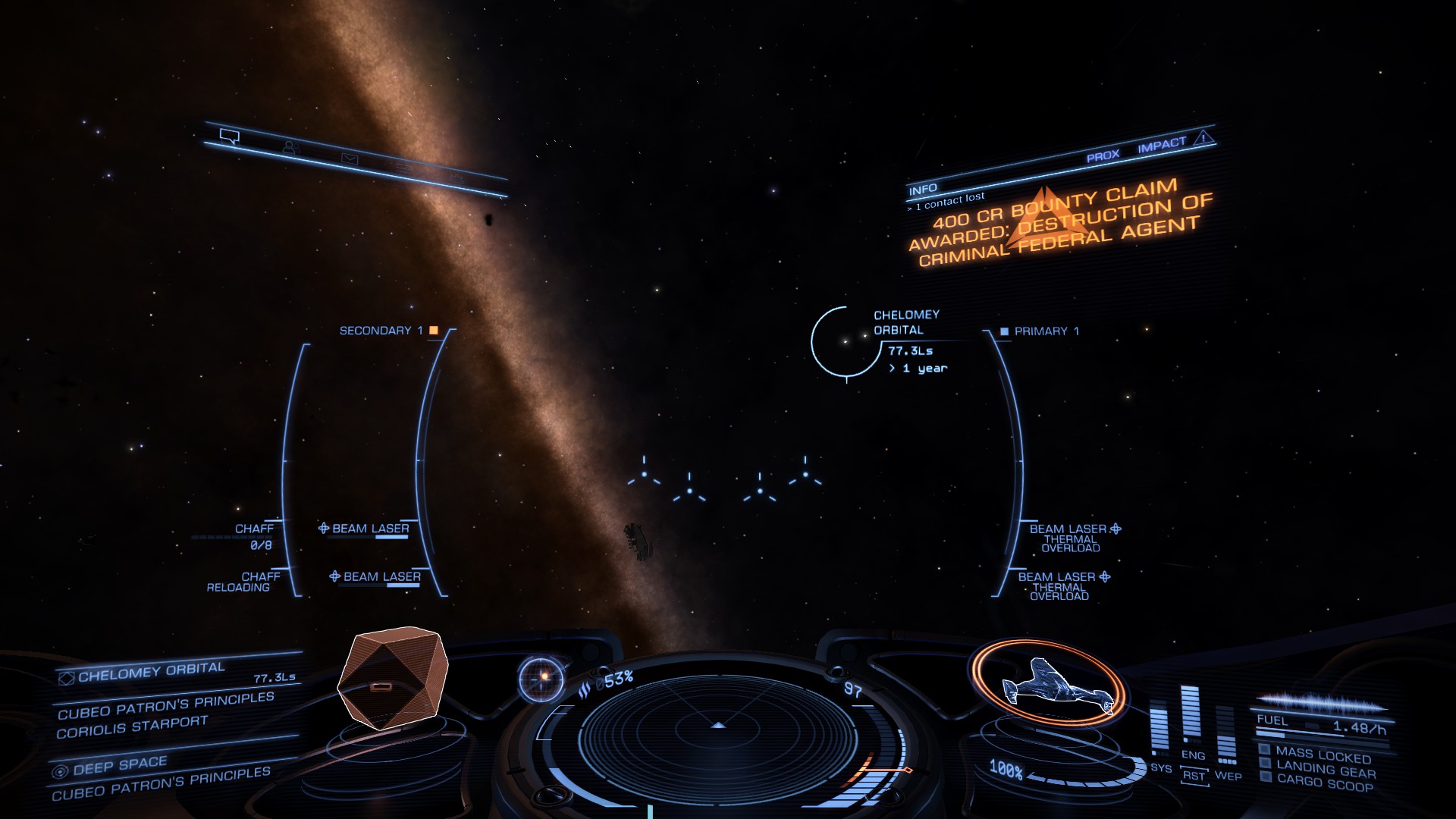This screenshot has height=819, width=1456.
Task: Click the Chaff 0/8 utility entry
Action: pos(255,536)
